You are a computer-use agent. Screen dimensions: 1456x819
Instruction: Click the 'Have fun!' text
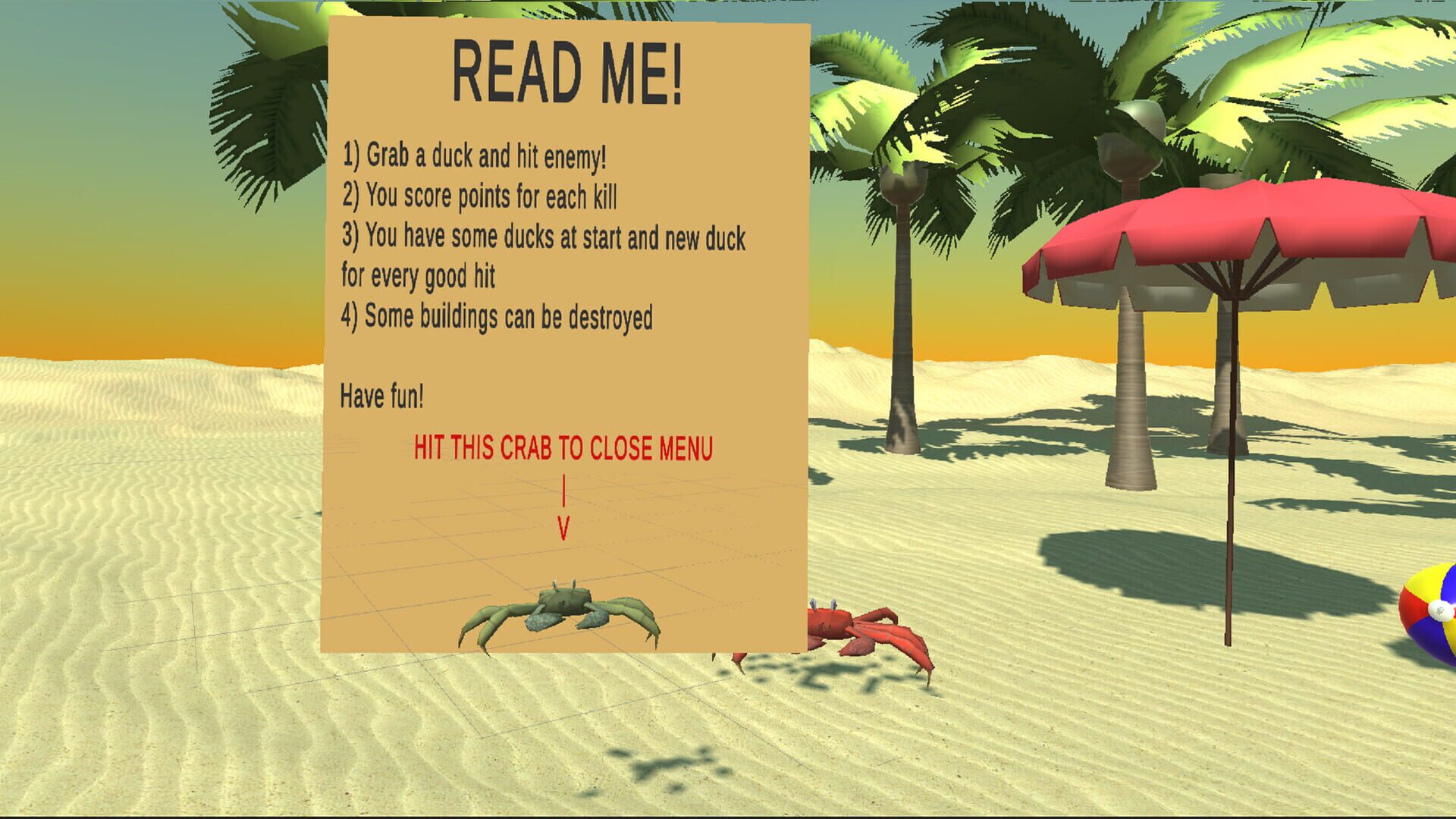(383, 394)
